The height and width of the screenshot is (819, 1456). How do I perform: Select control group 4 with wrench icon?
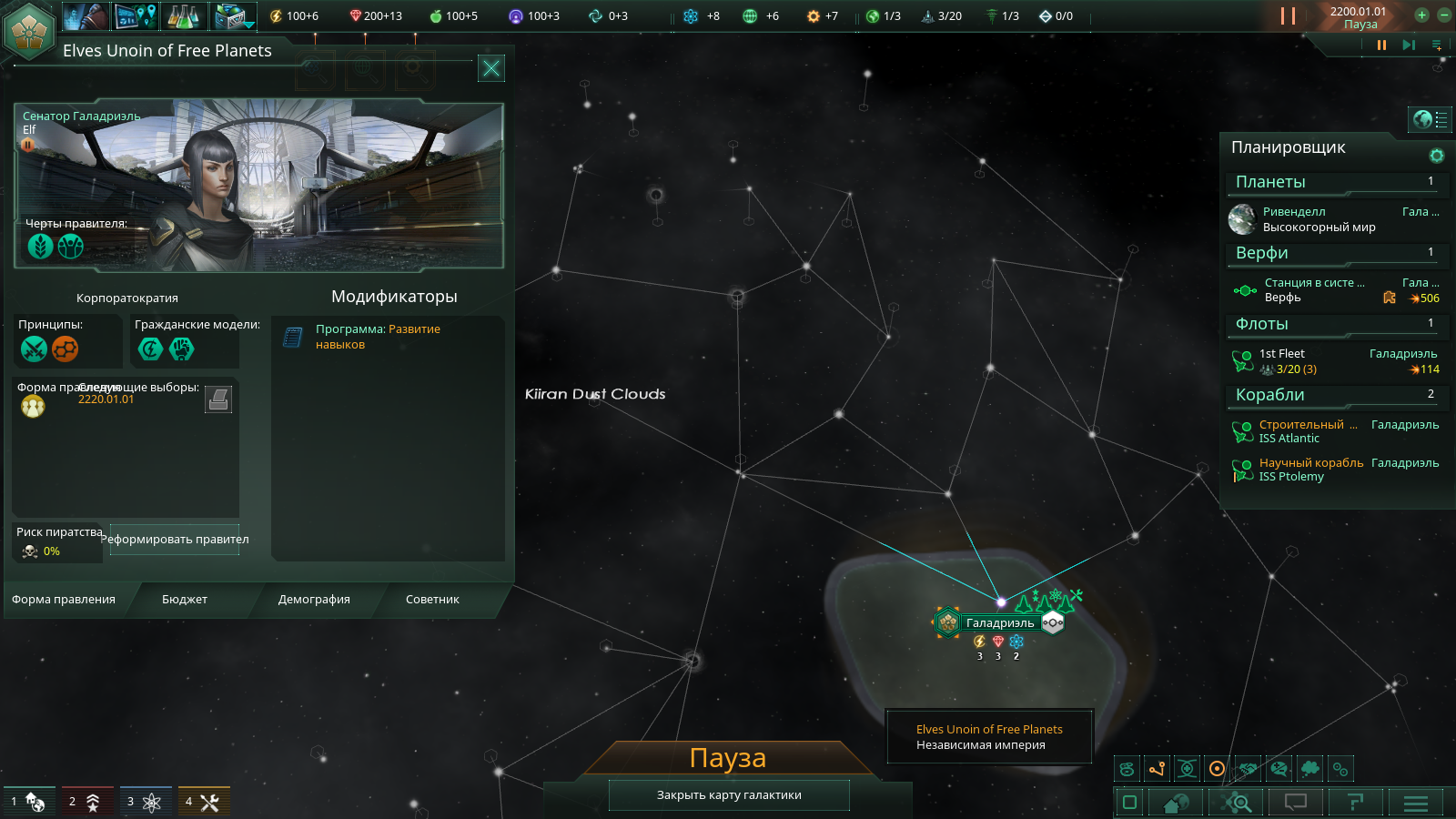203,802
